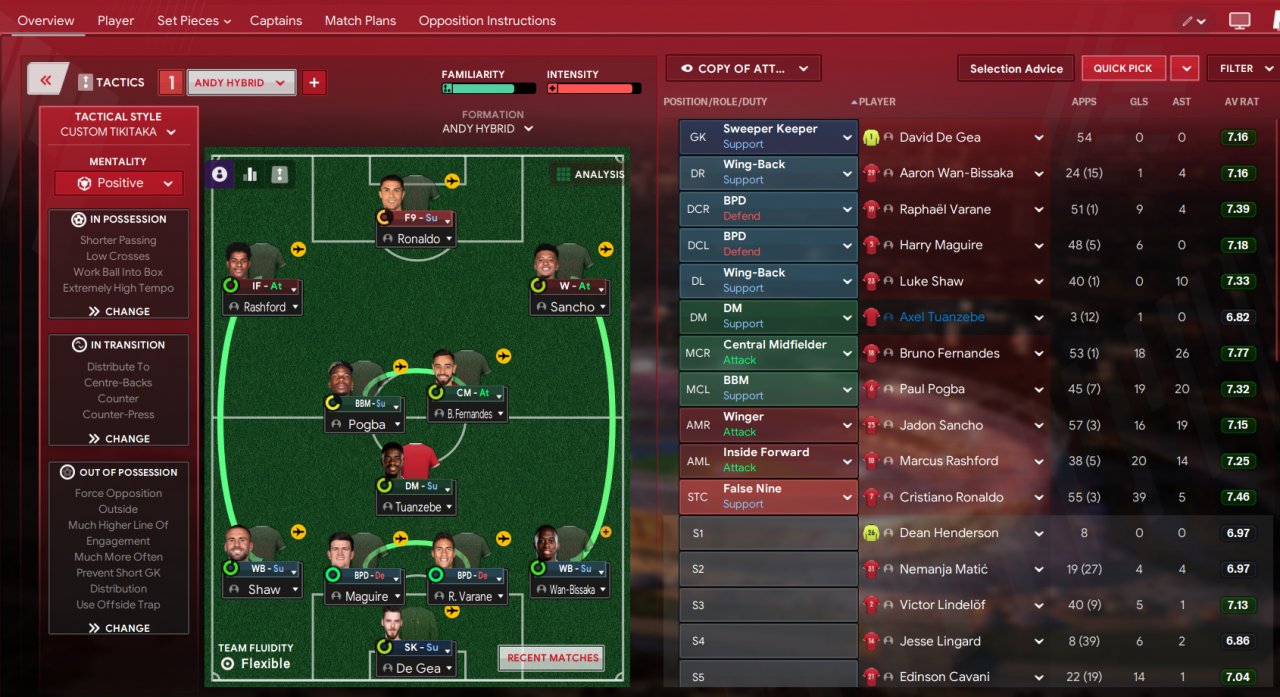Screen dimensions: 1280x697
Task: Go to the Captains tab
Action: coord(276,20)
